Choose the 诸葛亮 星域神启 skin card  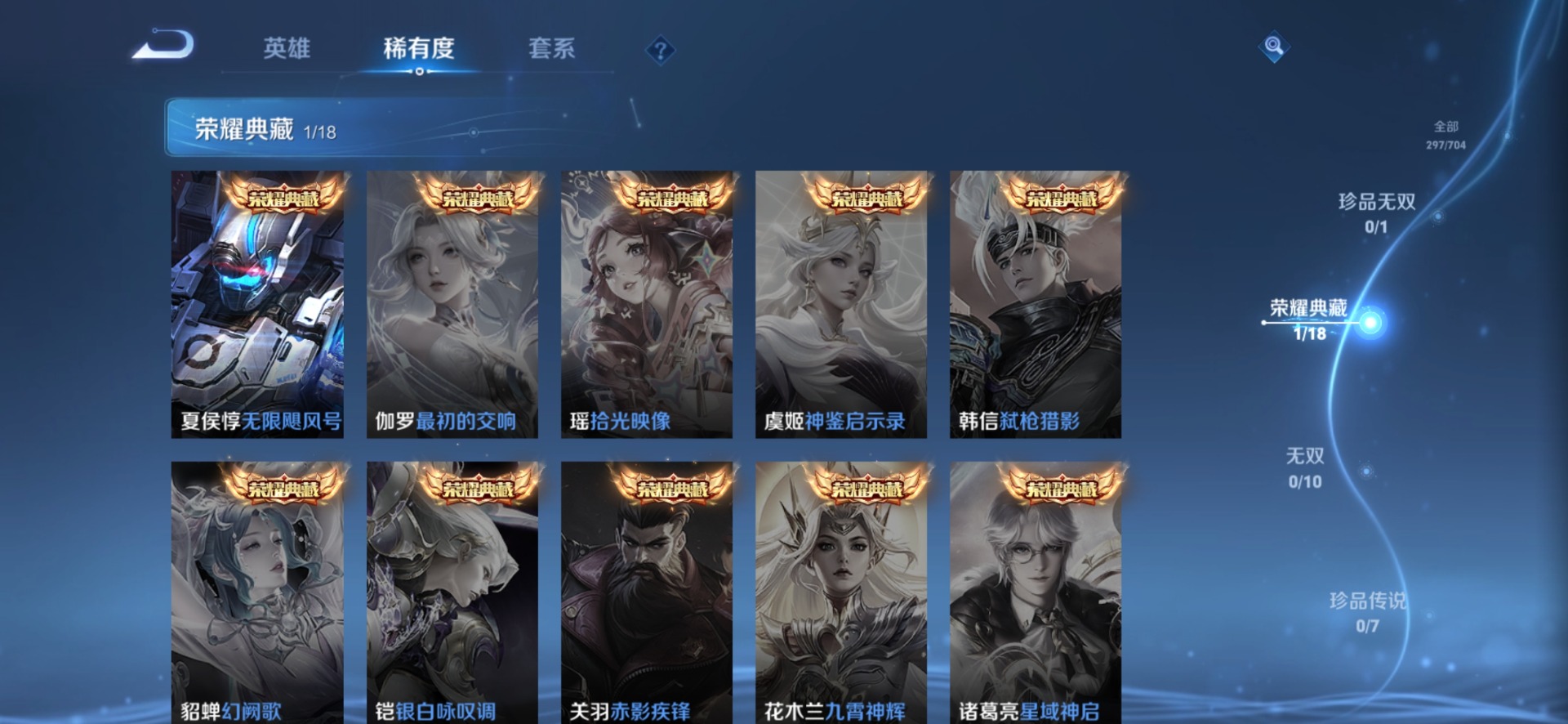point(1035,592)
